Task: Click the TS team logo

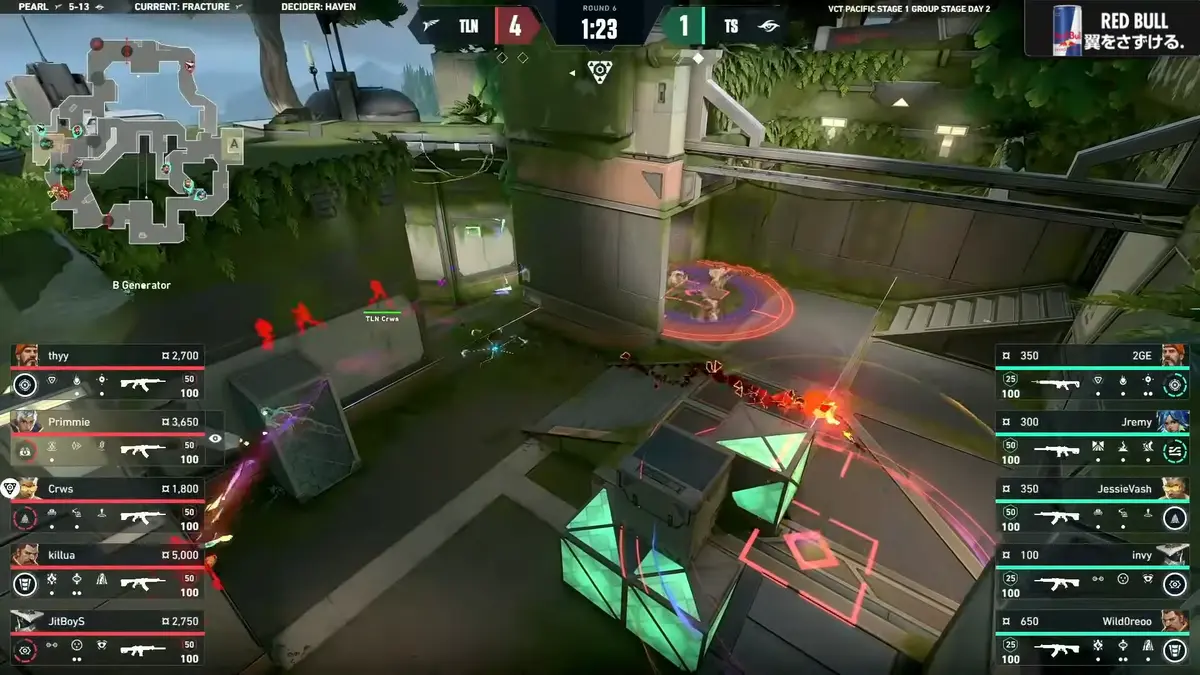Action: point(768,27)
